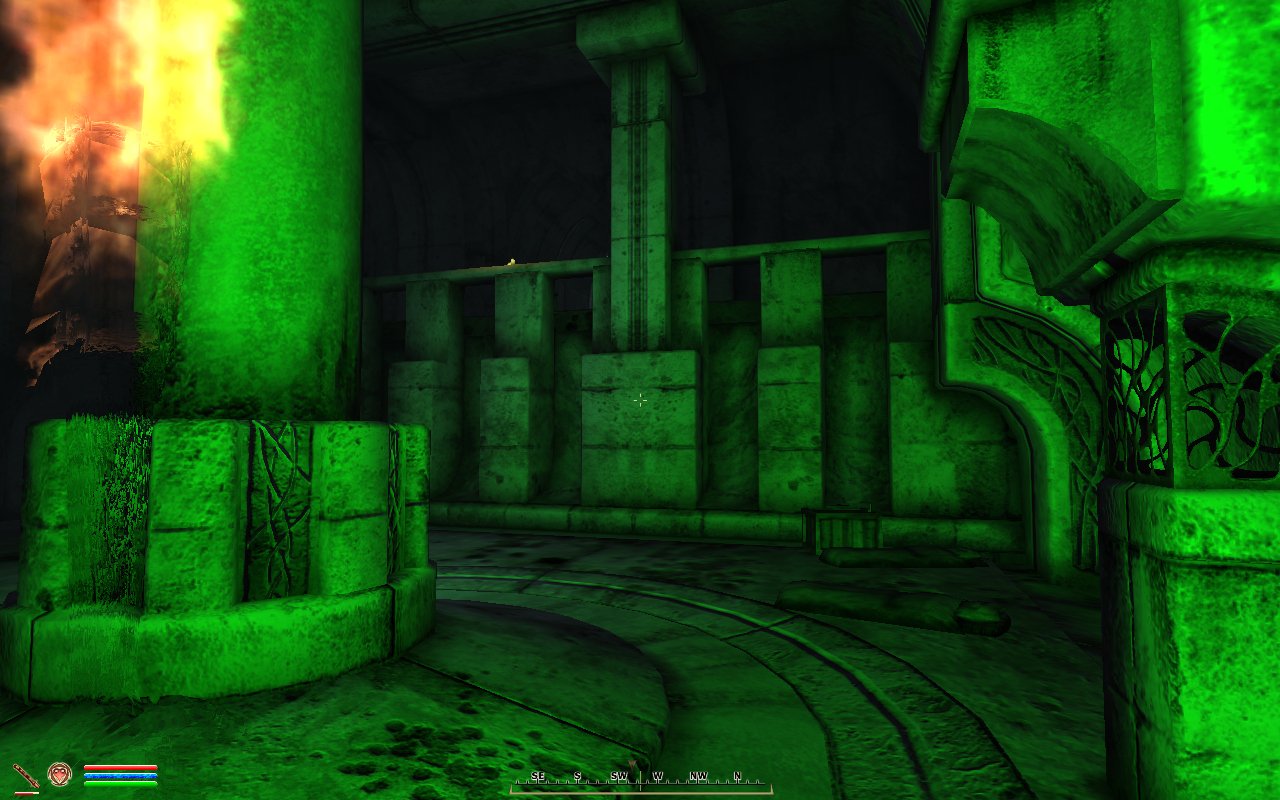Click the W direction mark on the compass
This screenshot has width=1280, height=800.
[657, 775]
